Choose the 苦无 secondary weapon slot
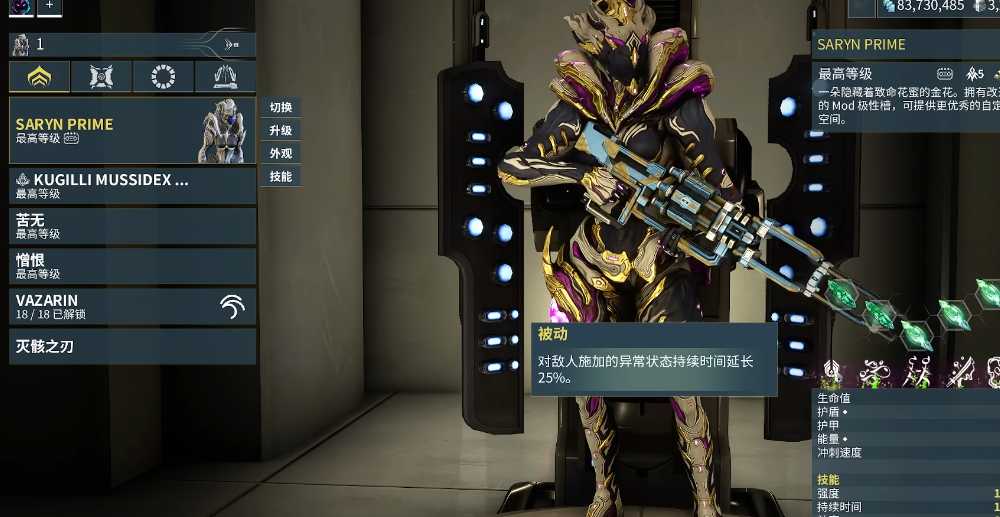The height and width of the screenshot is (517, 1000). click(x=132, y=226)
